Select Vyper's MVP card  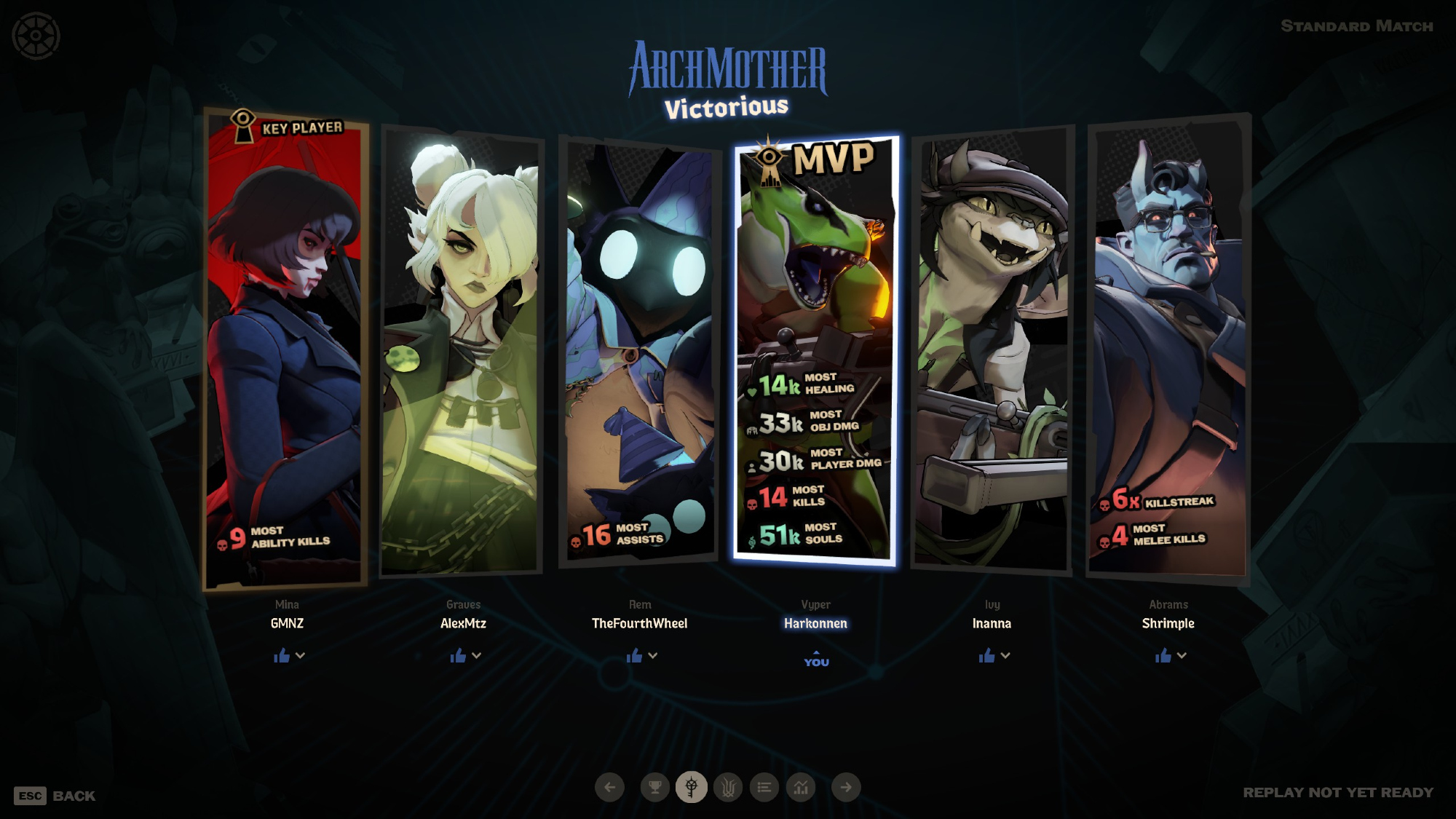coord(815,349)
